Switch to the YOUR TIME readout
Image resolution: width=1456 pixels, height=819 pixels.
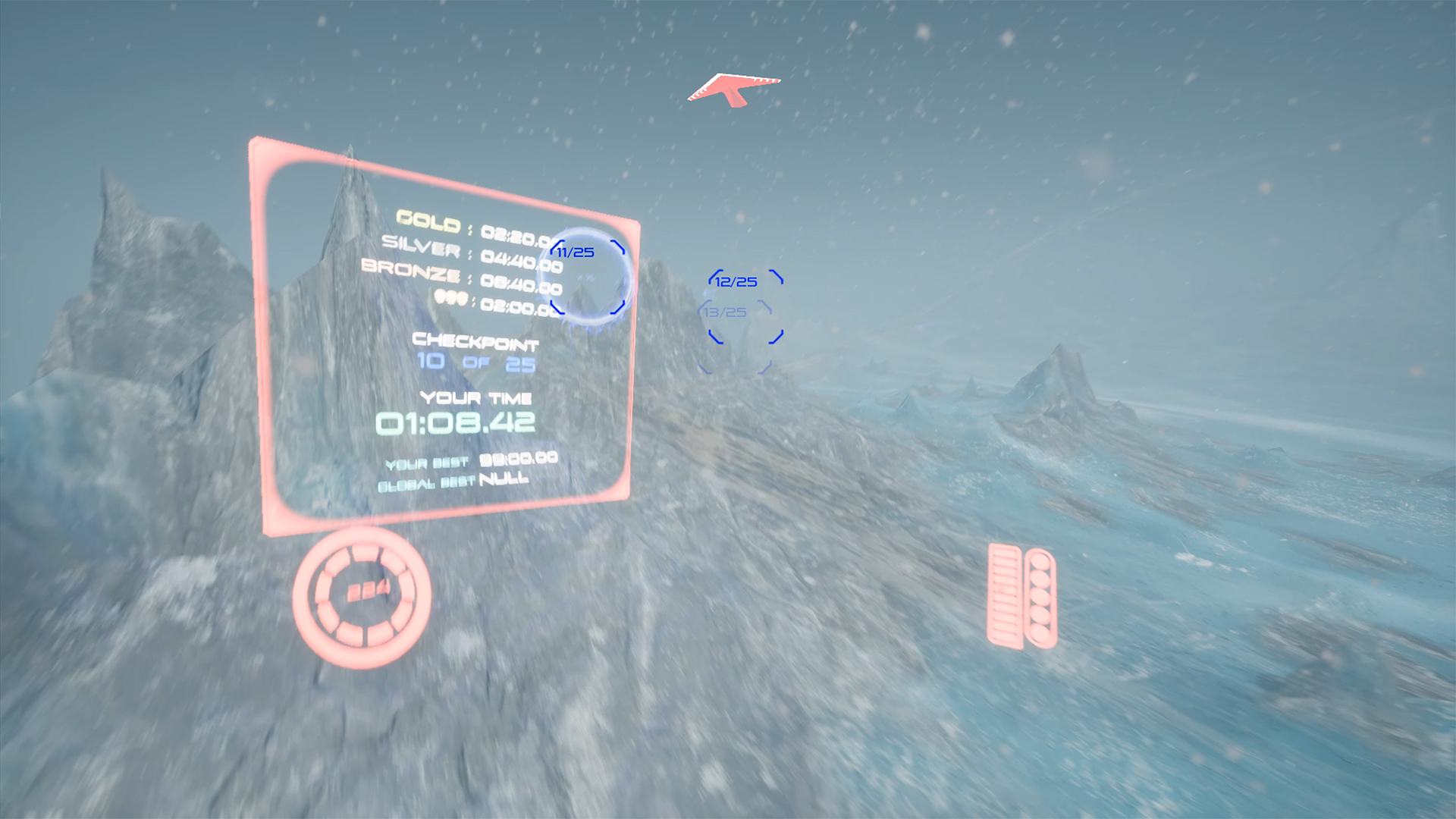coord(478,397)
